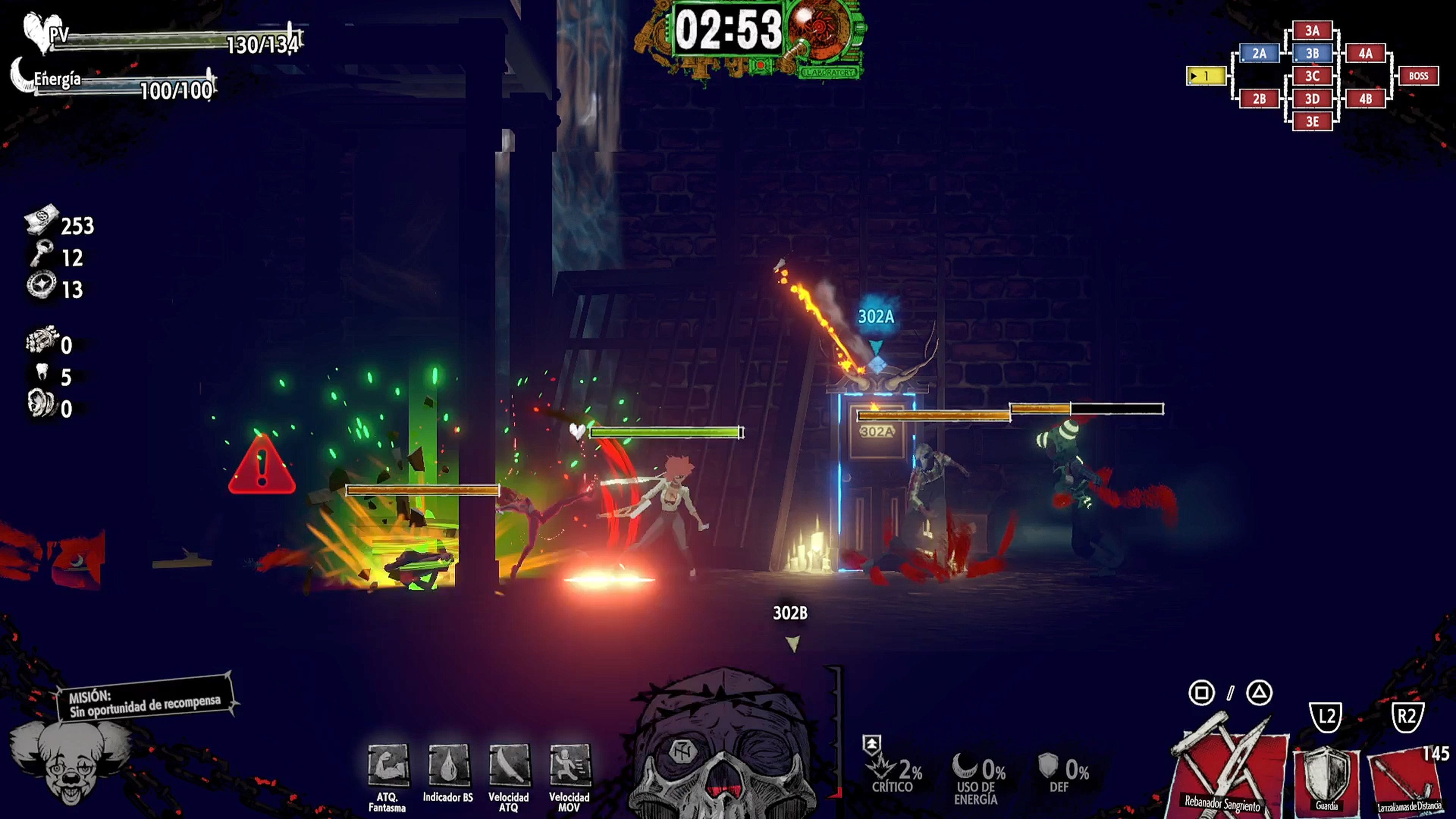Select room 3A on the floor map
The height and width of the screenshot is (819, 1456).
coord(1312,30)
